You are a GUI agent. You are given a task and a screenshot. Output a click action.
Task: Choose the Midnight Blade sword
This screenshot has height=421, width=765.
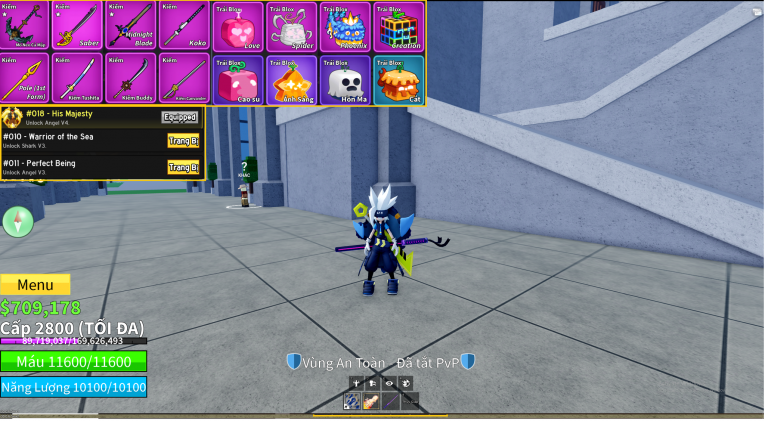click(129, 26)
